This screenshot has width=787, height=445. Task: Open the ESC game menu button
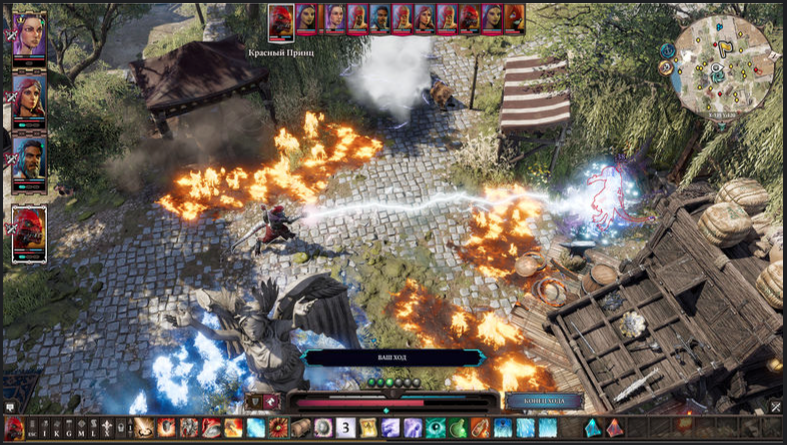click(x=32, y=428)
